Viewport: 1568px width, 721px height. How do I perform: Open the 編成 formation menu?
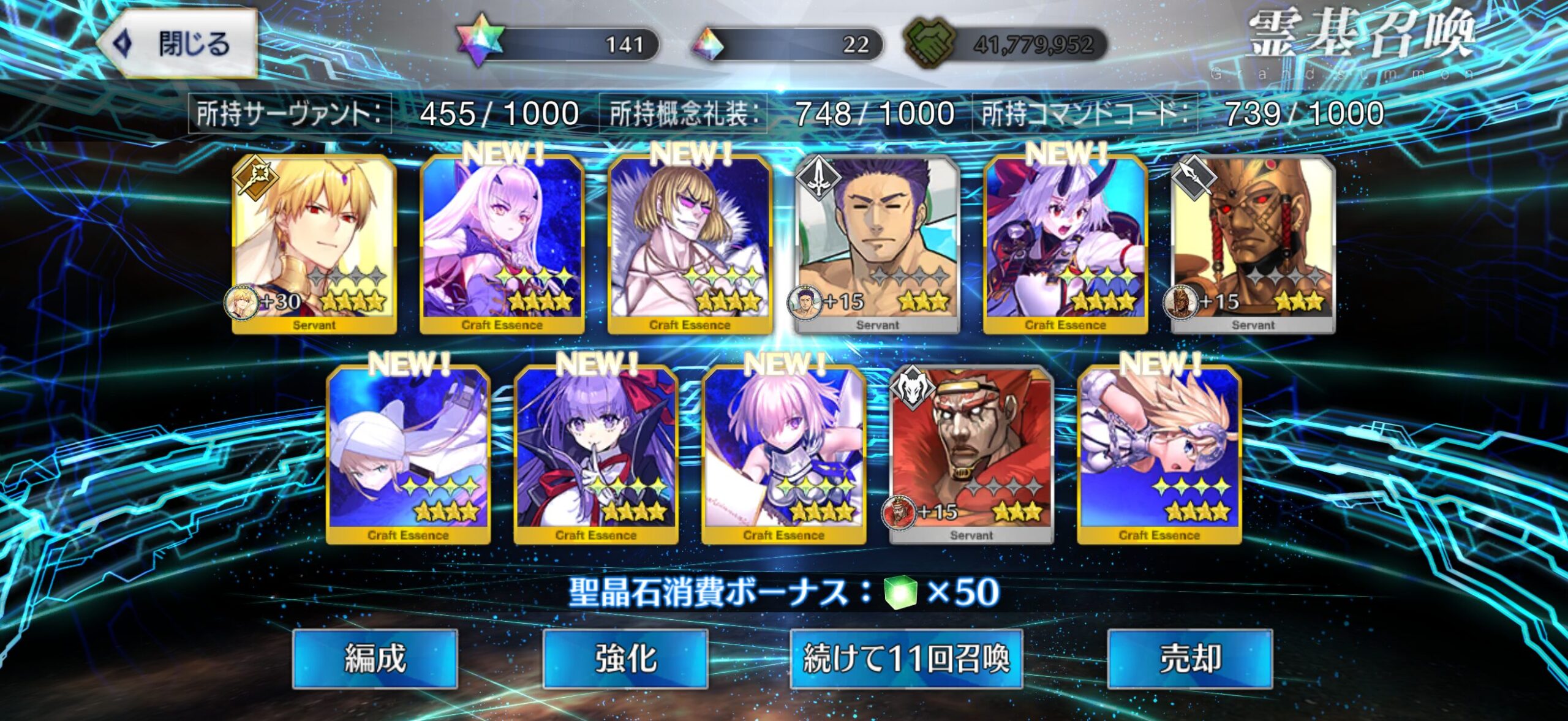[x=375, y=659]
